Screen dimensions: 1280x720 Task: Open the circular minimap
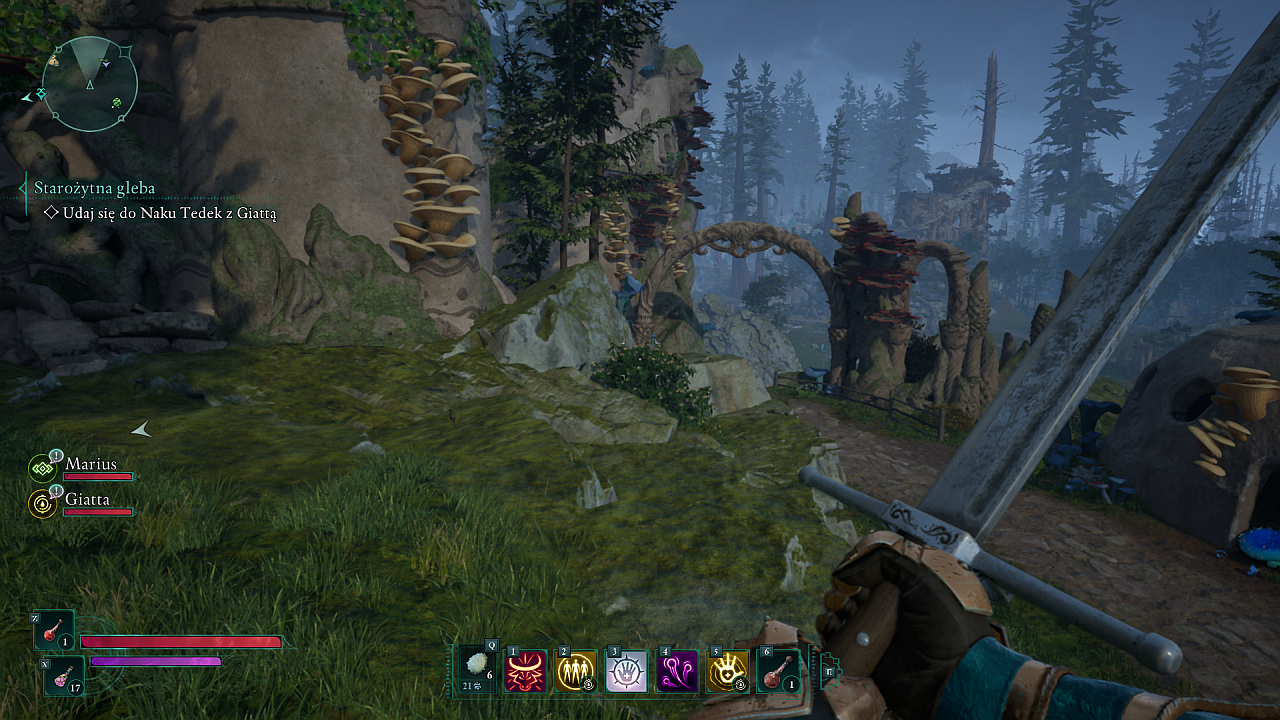(90, 84)
